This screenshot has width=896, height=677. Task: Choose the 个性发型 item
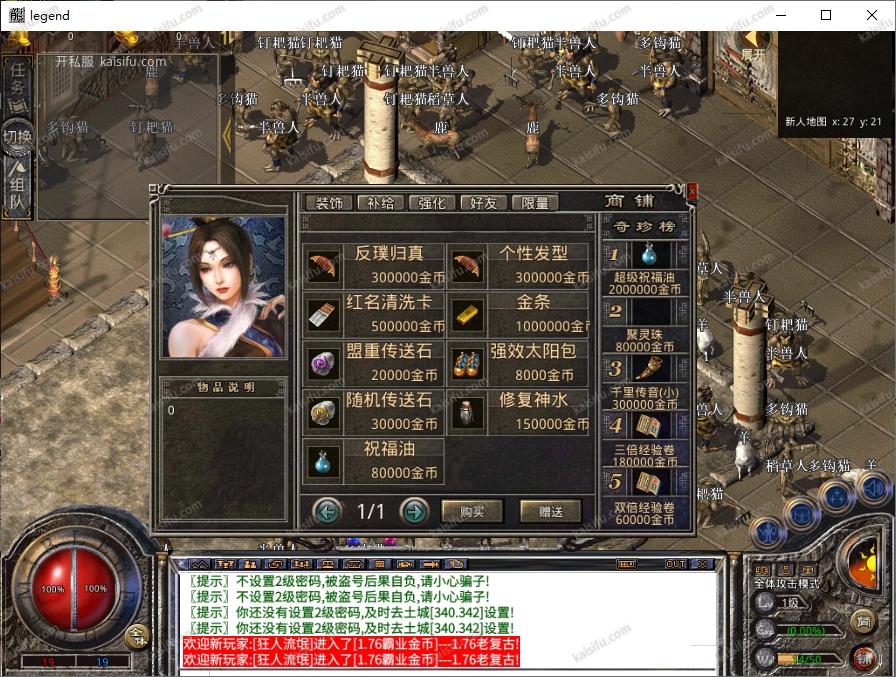(519, 266)
